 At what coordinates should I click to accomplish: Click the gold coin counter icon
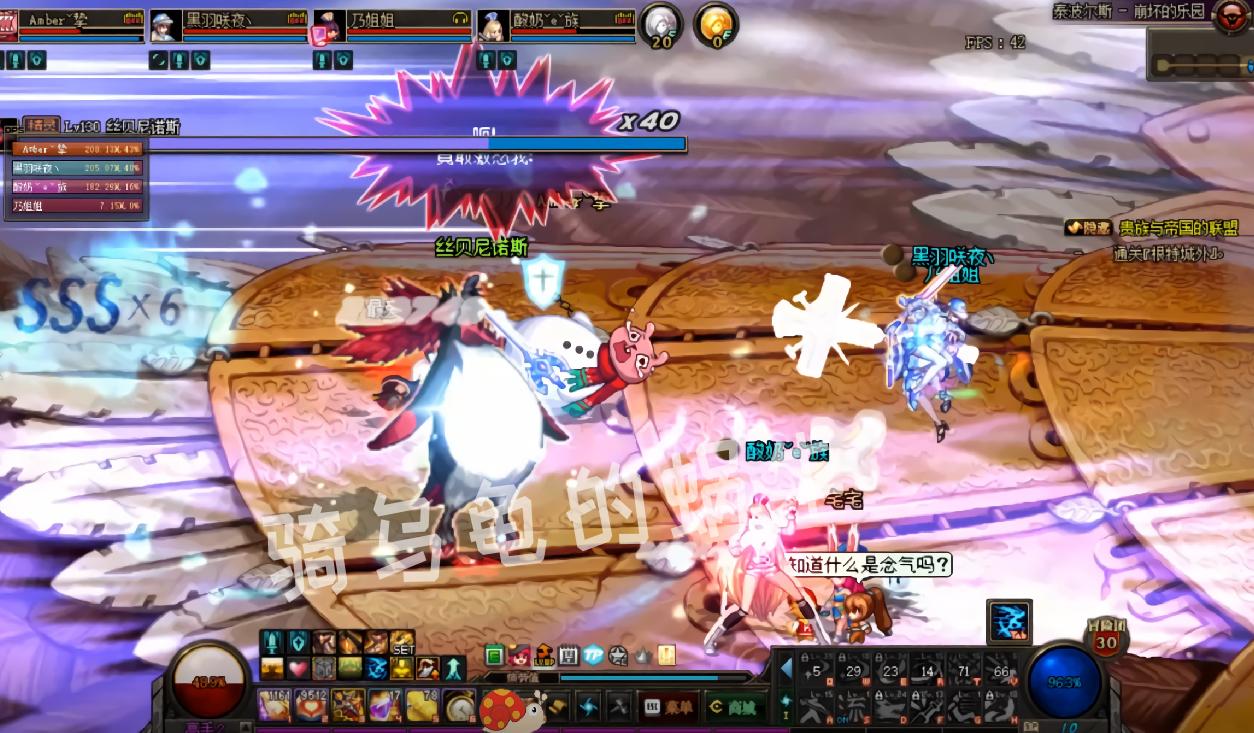coord(715,24)
